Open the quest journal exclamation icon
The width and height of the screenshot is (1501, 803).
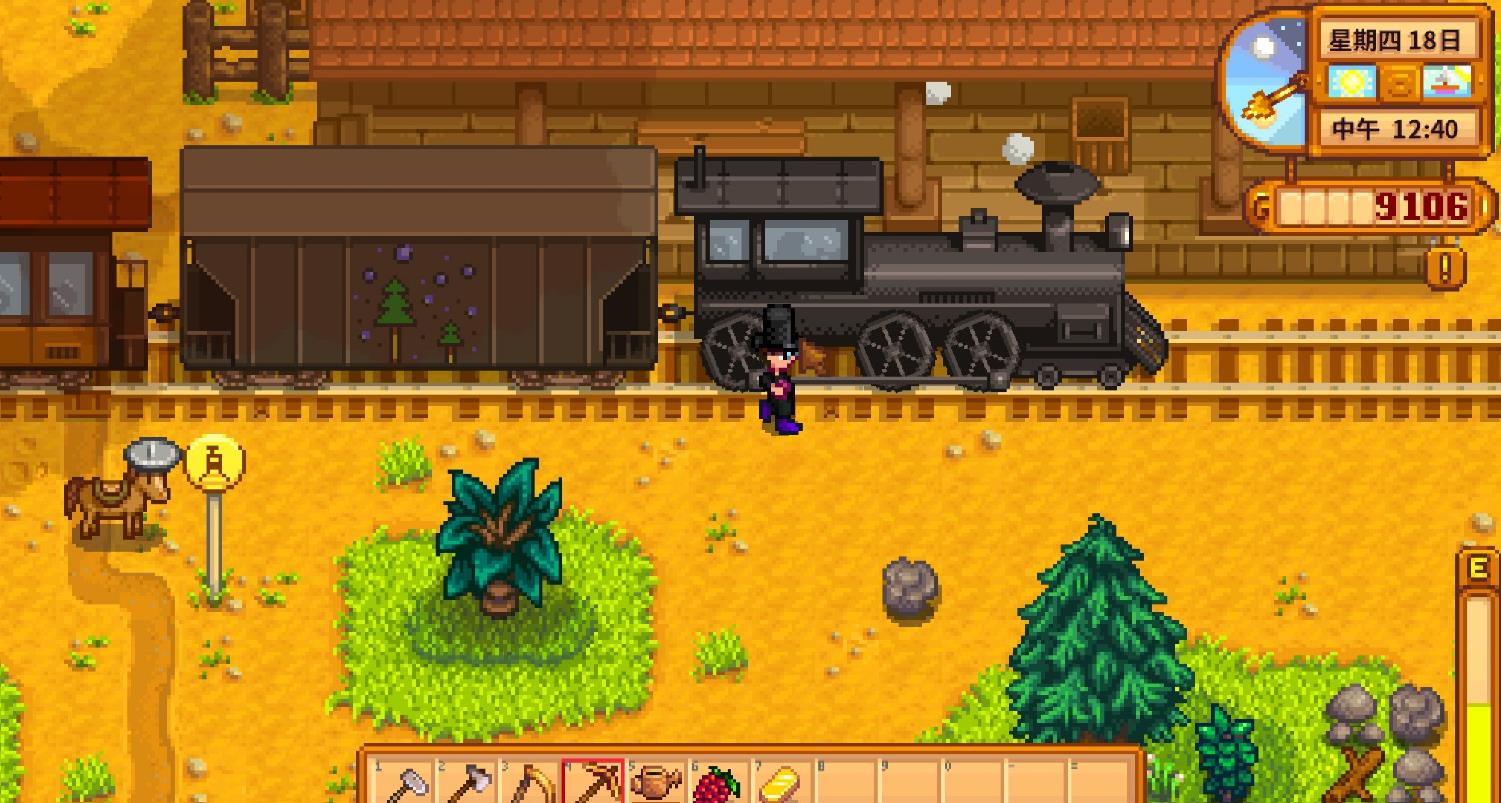click(1446, 267)
